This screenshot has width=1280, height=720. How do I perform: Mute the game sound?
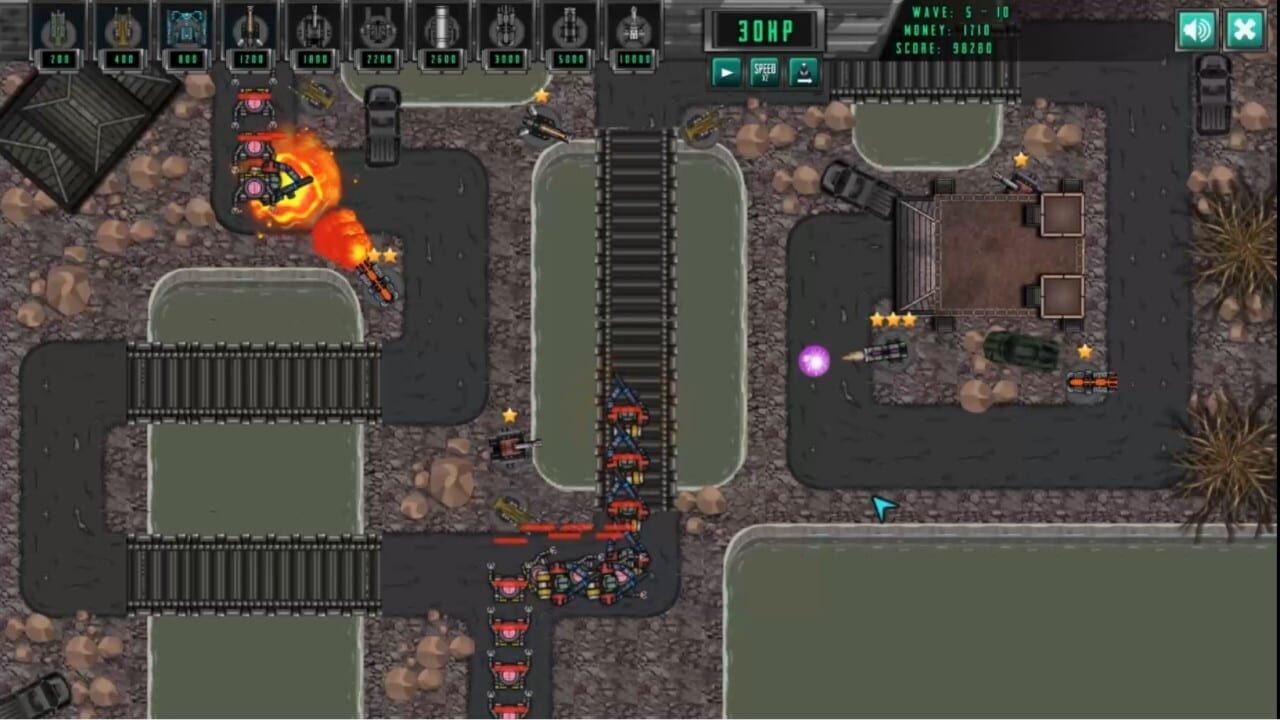pyautogui.click(x=1196, y=30)
